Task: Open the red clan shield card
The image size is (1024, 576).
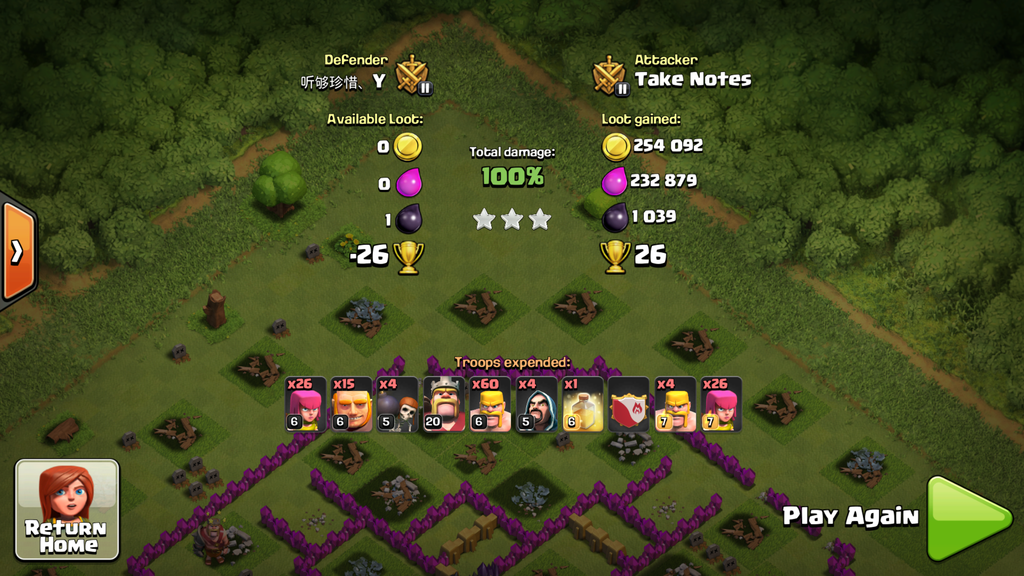Action: pyautogui.click(x=629, y=404)
